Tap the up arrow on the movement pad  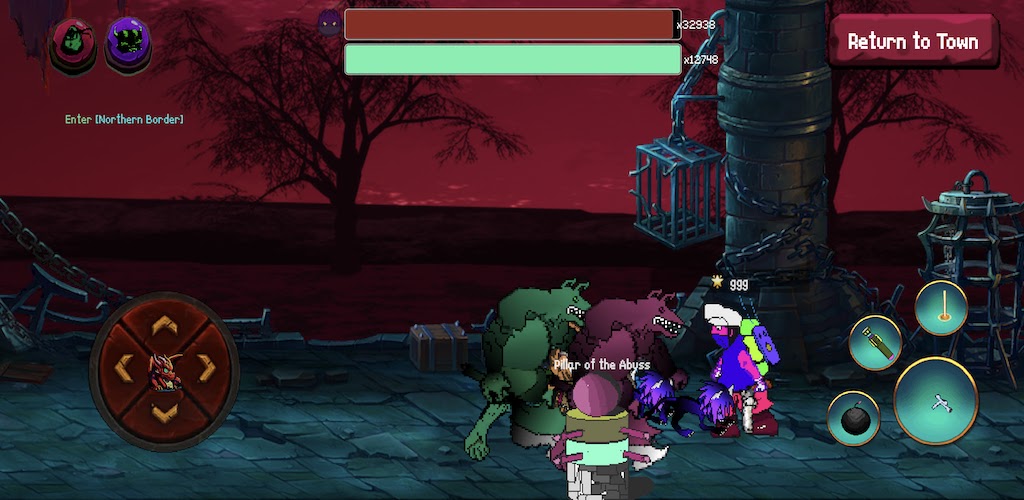[x=164, y=327]
